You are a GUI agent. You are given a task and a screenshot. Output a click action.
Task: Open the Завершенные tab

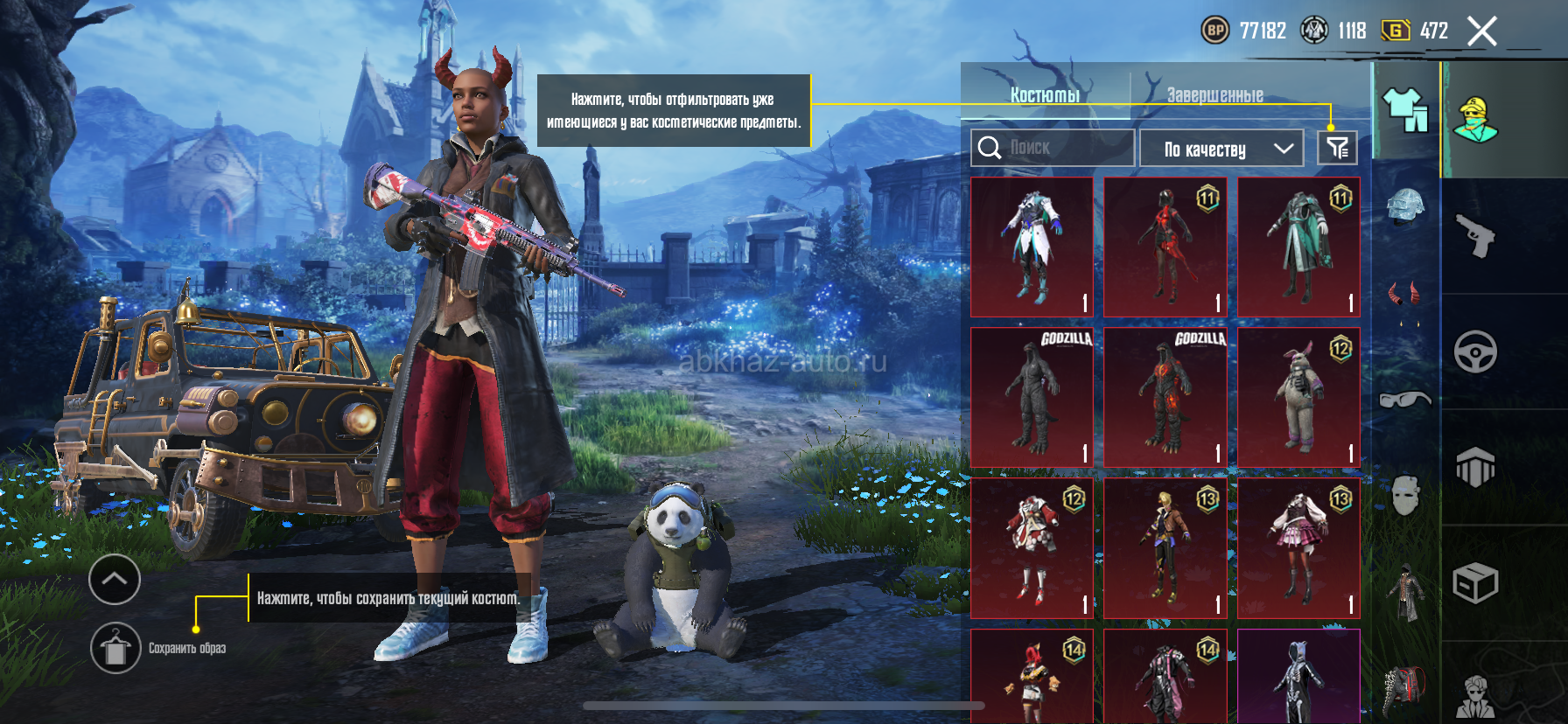pyautogui.click(x=1214, y=94)
